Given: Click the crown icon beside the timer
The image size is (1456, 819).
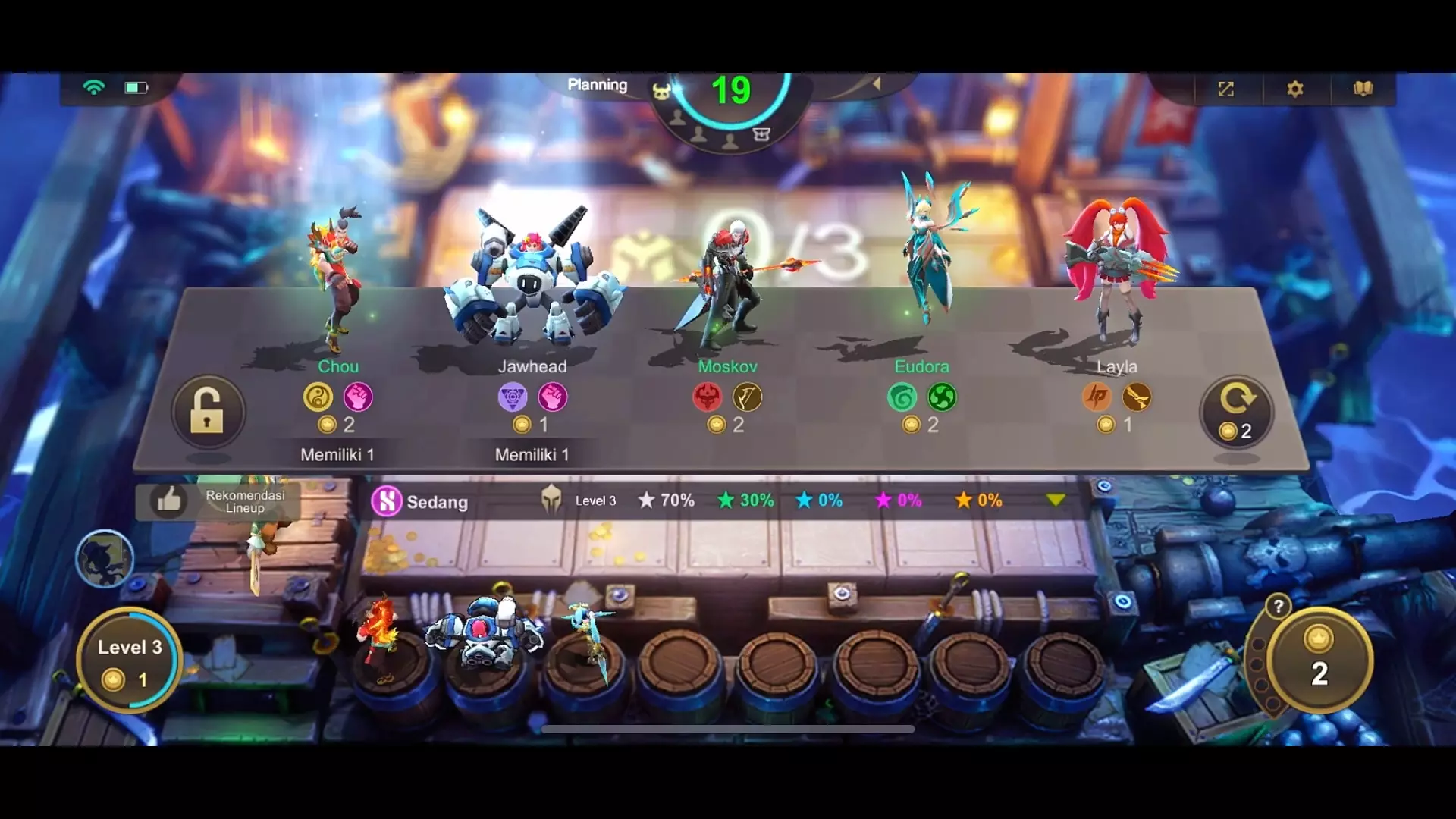Looking at the screenshot, I should point(662,92).
